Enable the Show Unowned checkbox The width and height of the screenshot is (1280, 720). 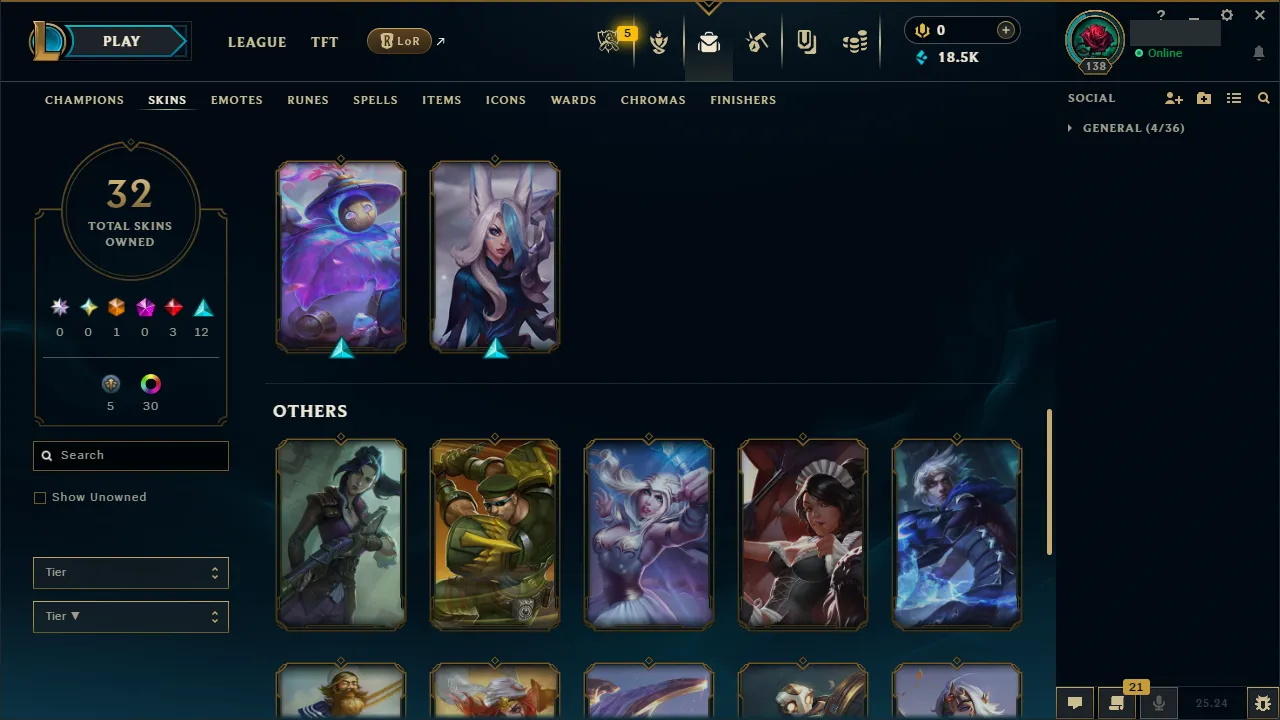[40, 497]
